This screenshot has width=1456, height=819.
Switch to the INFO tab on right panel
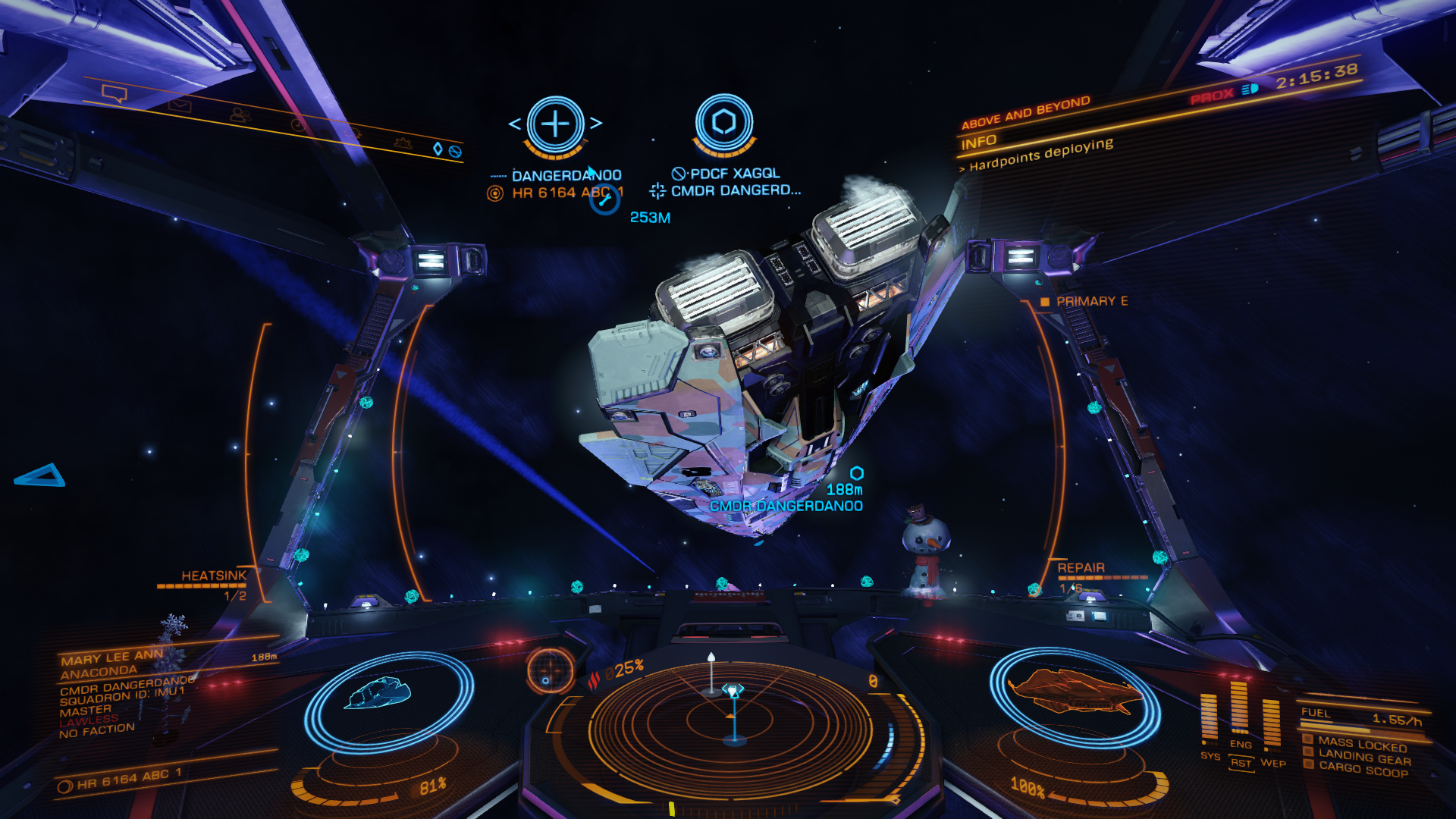click(x=978, y=140)
